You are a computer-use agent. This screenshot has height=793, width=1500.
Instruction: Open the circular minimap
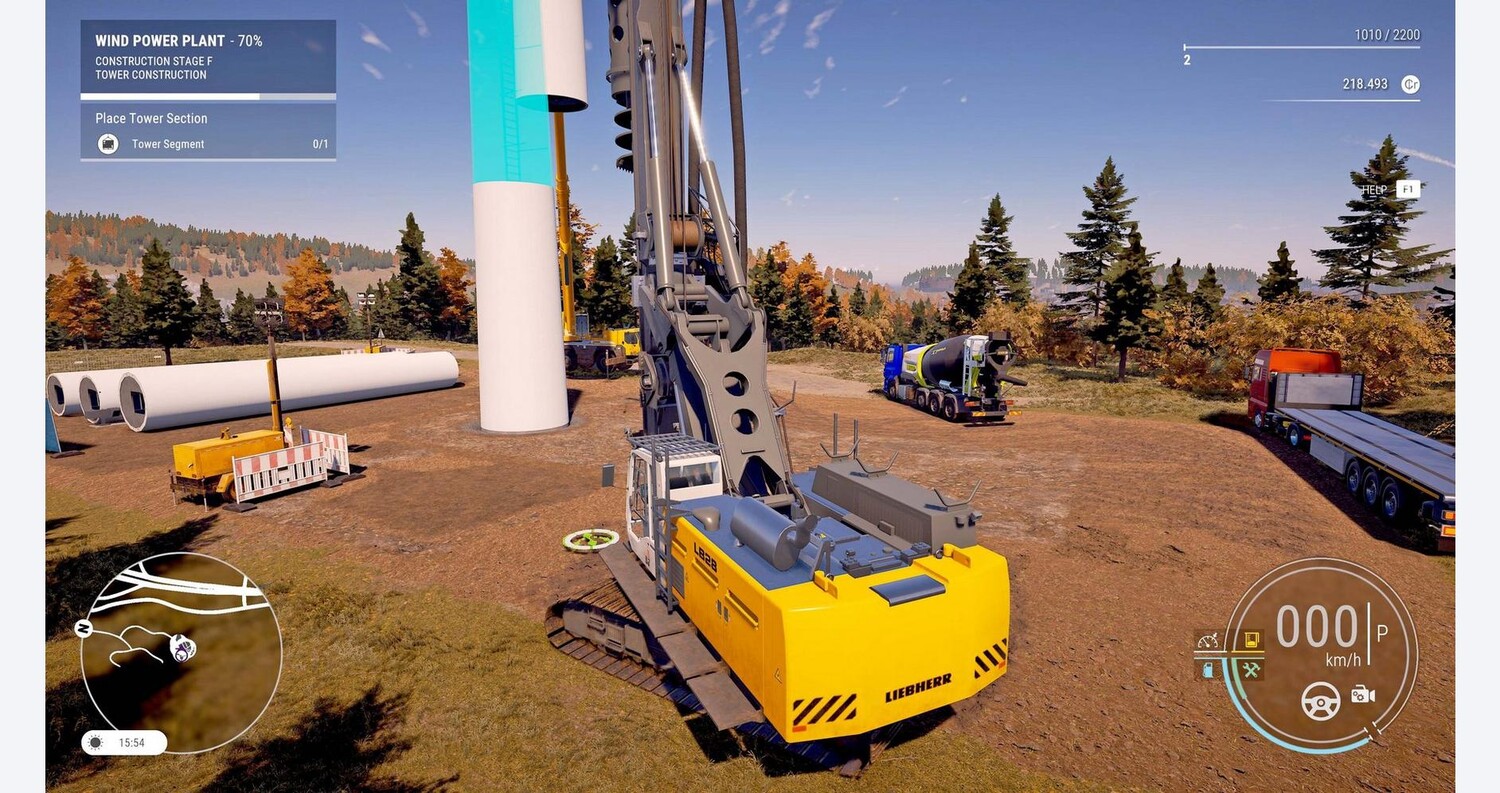(180, 652)
